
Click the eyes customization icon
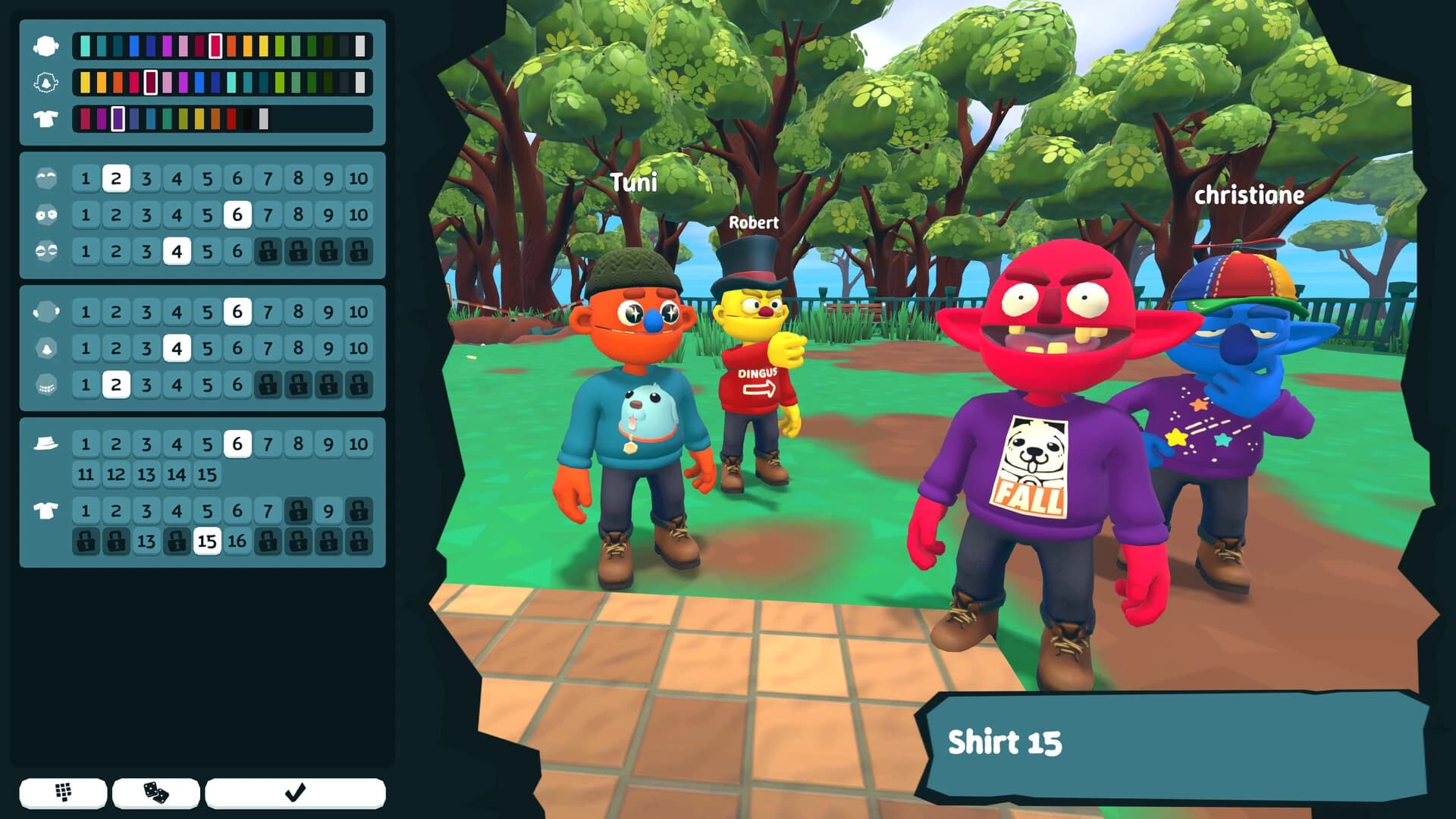click(45, 214)
